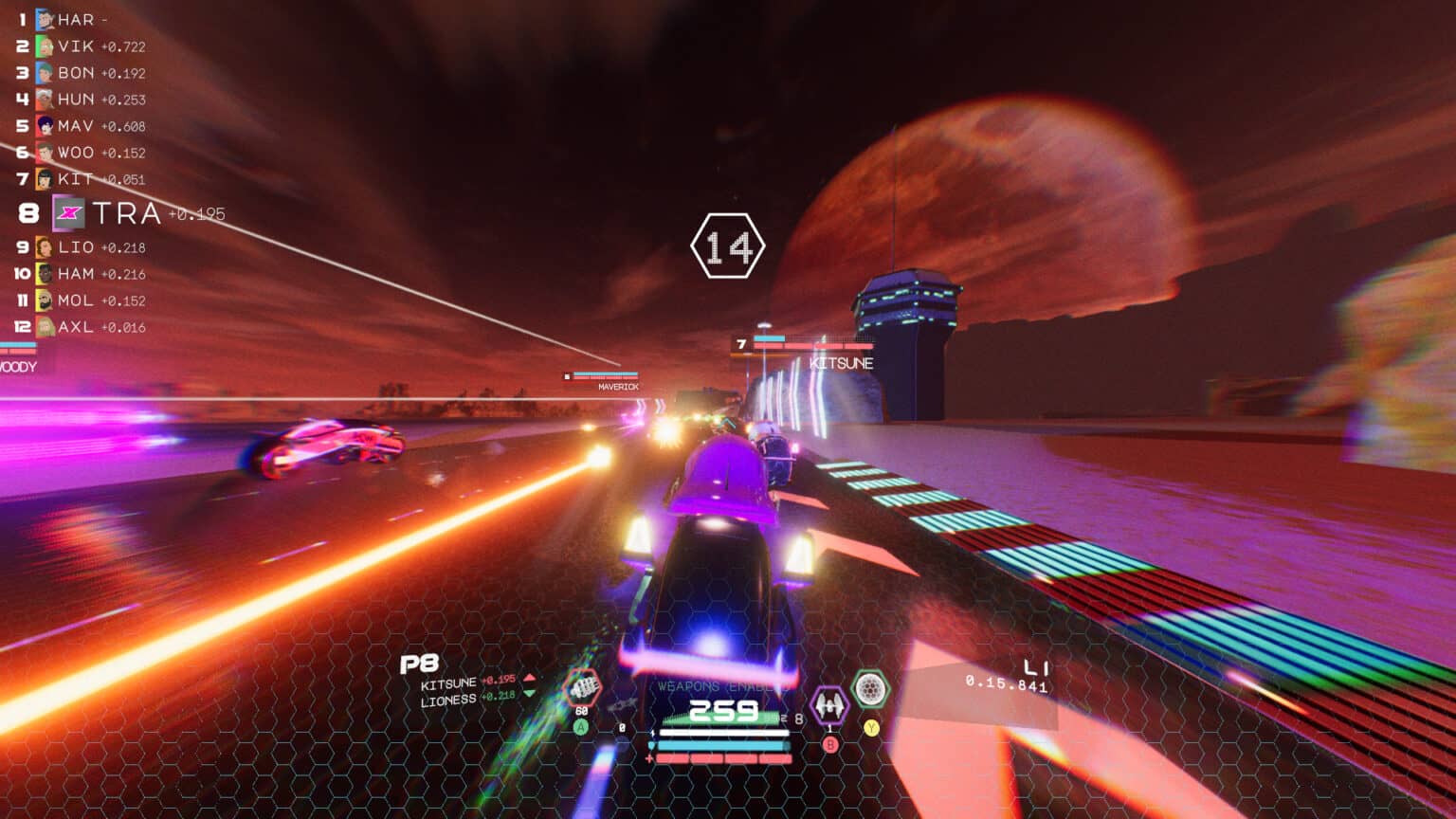Toggle the green down arrow beside LIONESS +0.218
Image resolution: width=1456 pixels, height=819 pixels.
(x=529, y=694)
